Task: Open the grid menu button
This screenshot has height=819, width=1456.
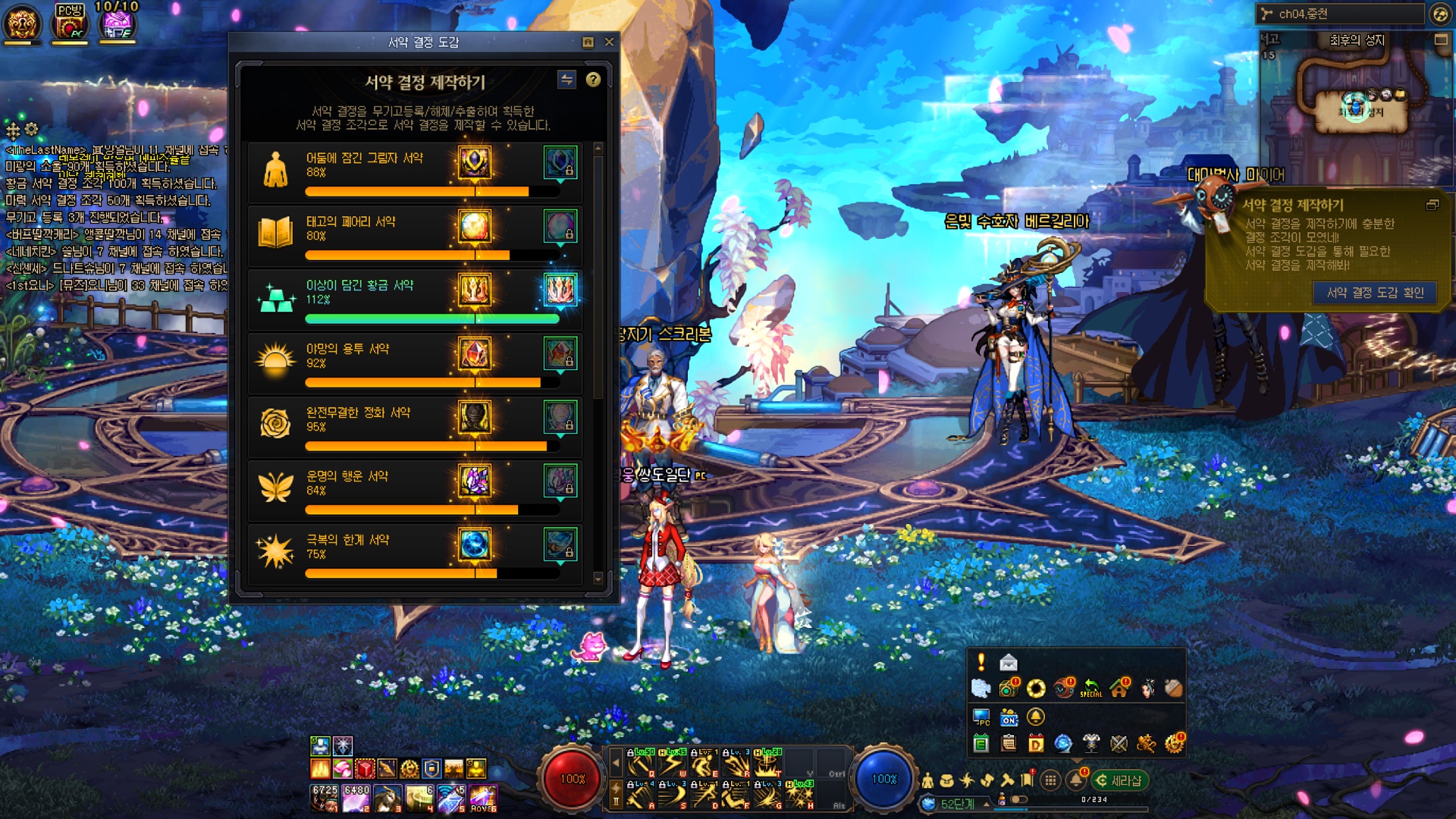Action: [x=1050, y=780]
